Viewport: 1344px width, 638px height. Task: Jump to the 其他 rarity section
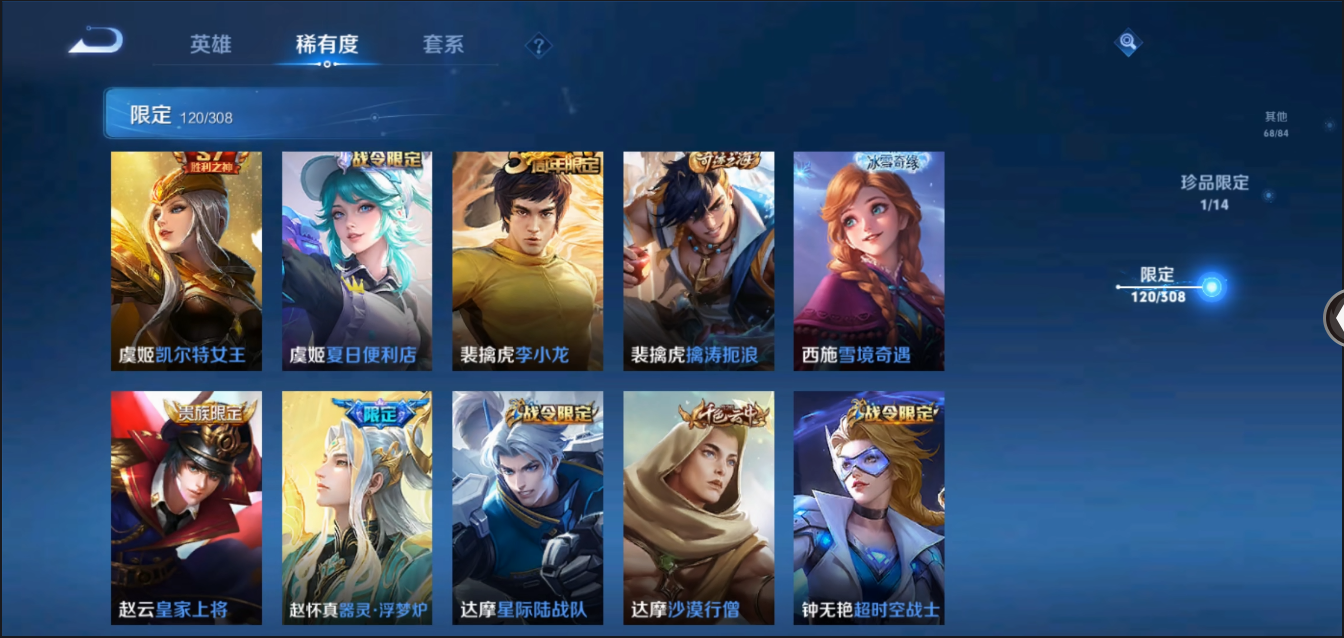pyautogui.click(x=1275, y=124)
